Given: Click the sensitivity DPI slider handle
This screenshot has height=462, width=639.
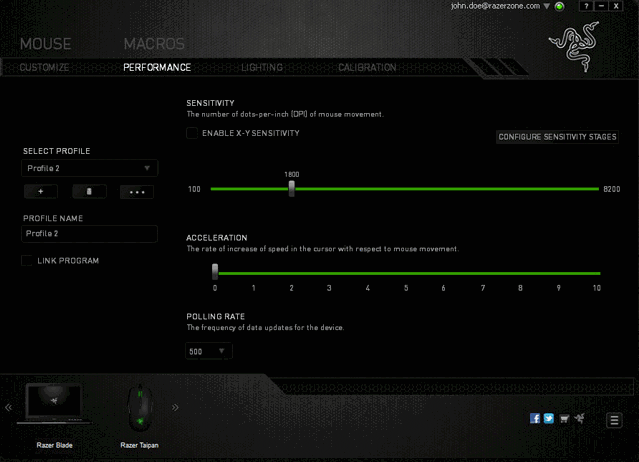Looking at the screenshot, I should click(x=292, y=188).
